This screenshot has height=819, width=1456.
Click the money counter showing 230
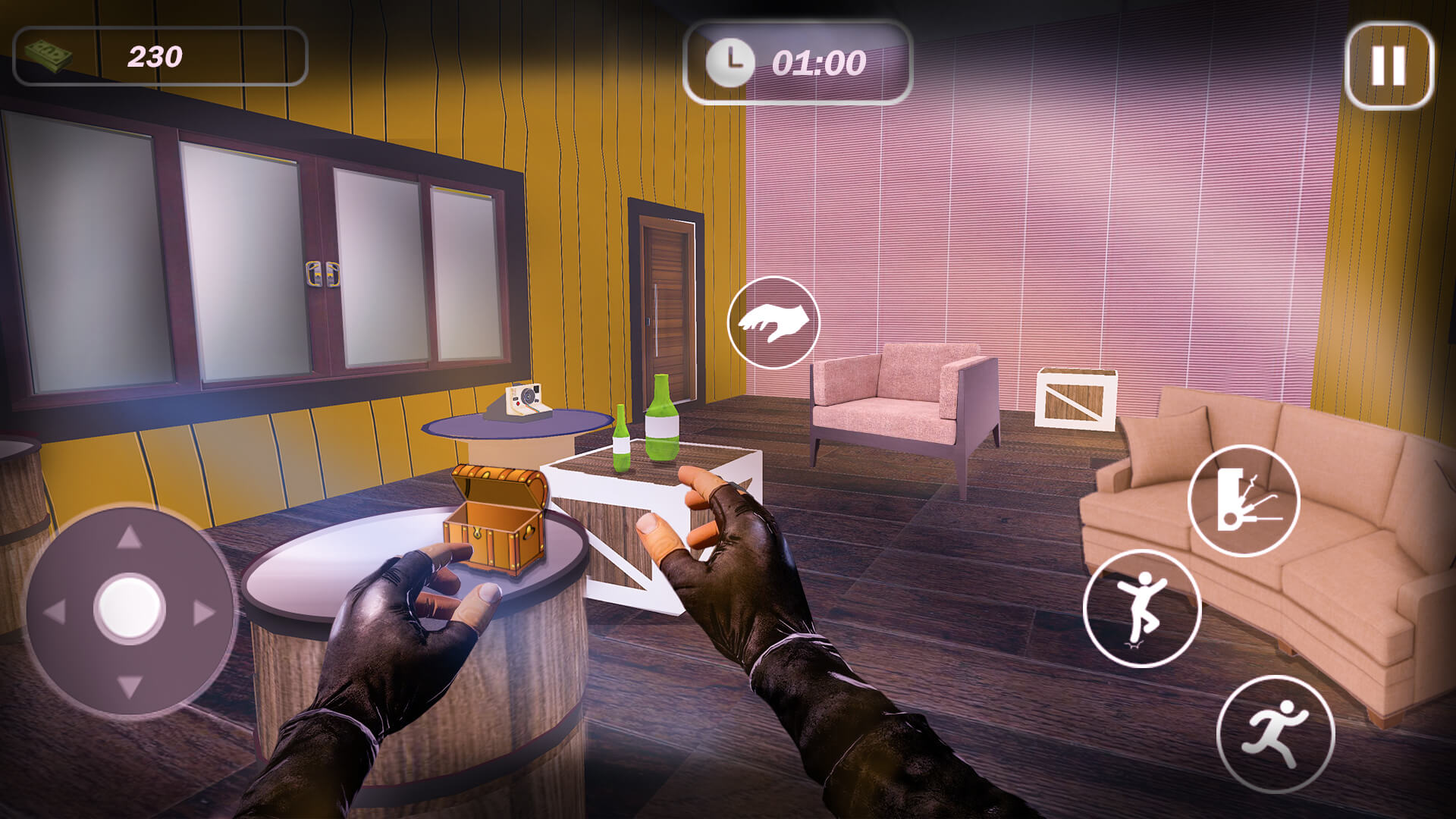point(155,55)
